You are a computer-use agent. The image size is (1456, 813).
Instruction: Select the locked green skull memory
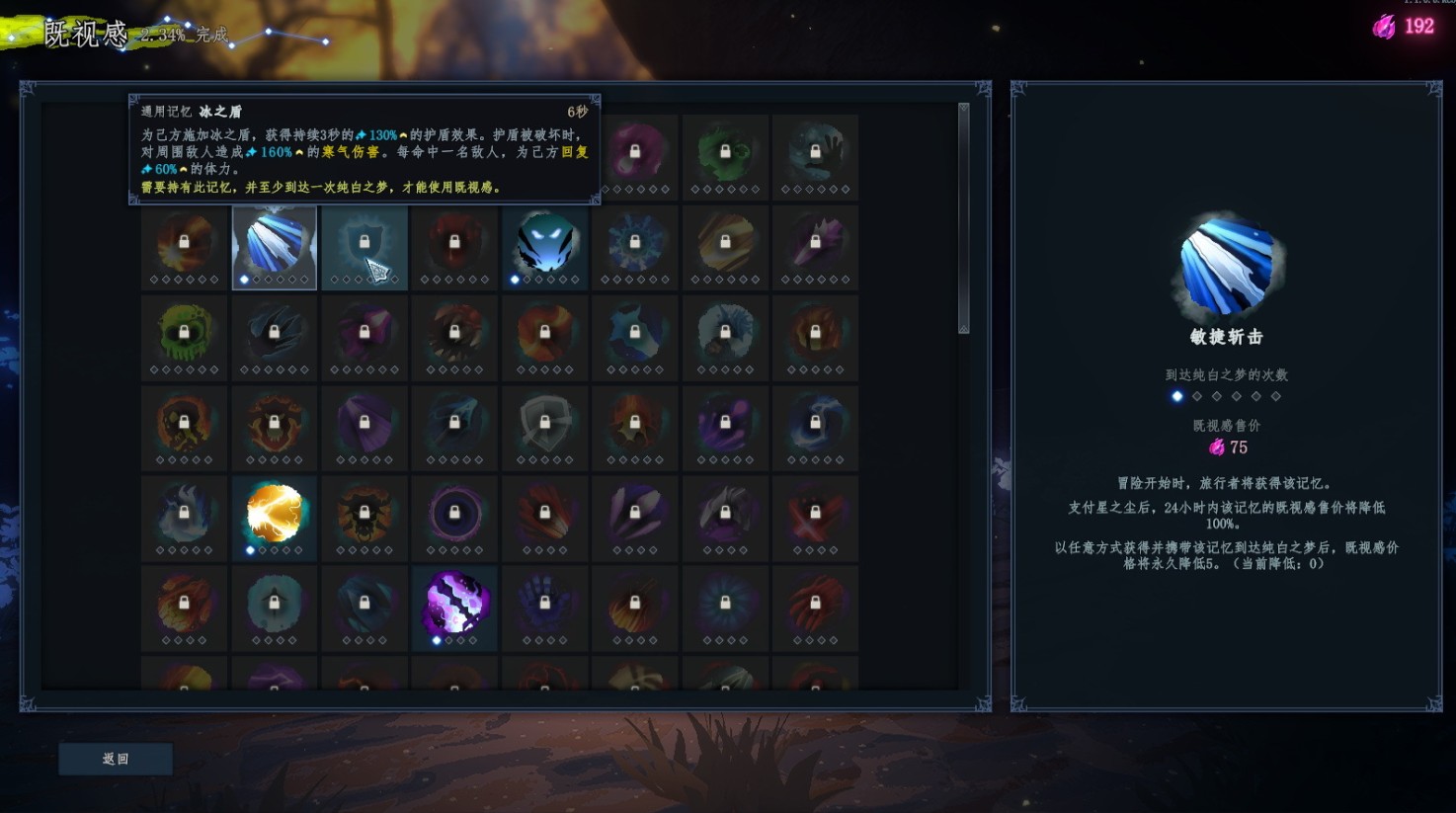[185, 336]
